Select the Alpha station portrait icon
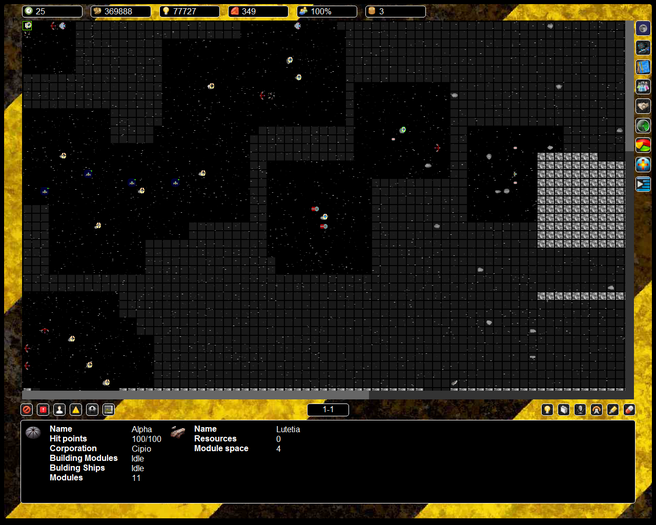 click(x=32, y=433)
